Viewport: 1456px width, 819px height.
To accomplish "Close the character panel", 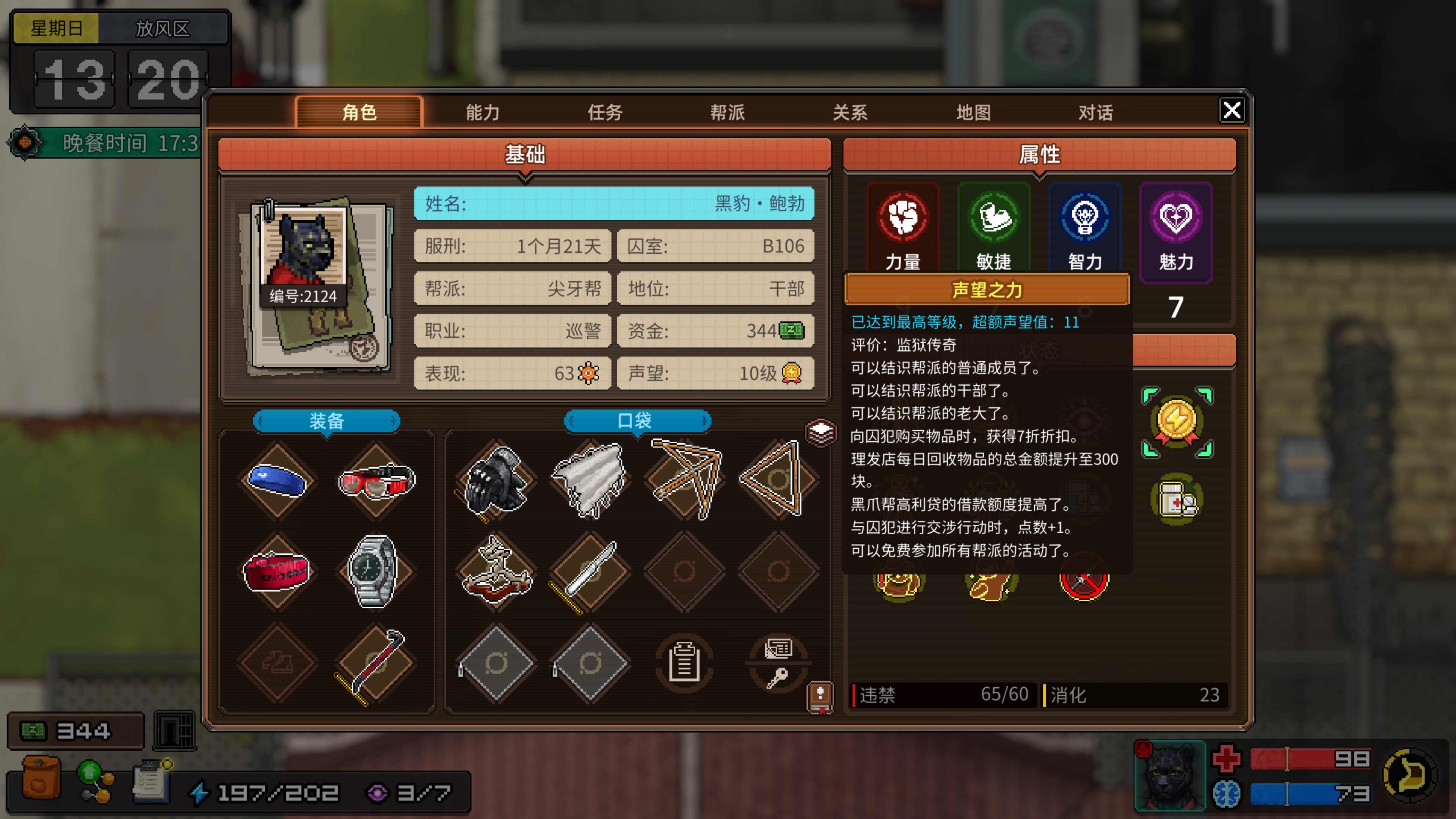I will pyautogui.click(x=1232, y=110).
